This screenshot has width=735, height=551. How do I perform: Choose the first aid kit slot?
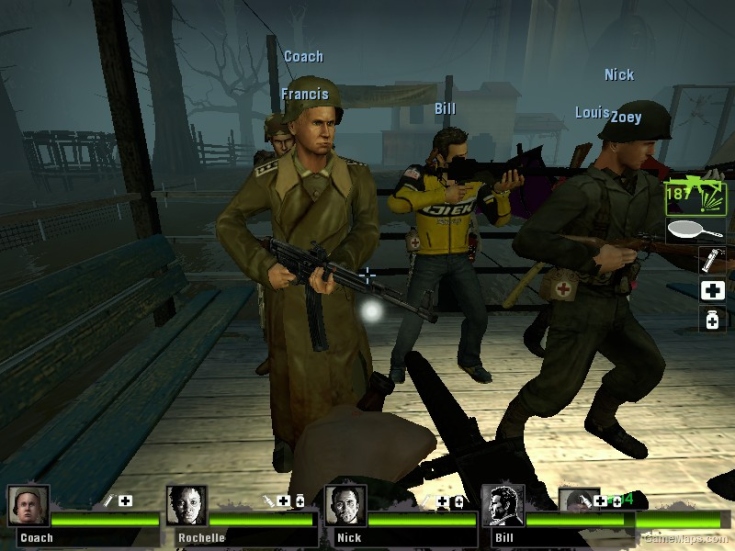pos(713,290)
